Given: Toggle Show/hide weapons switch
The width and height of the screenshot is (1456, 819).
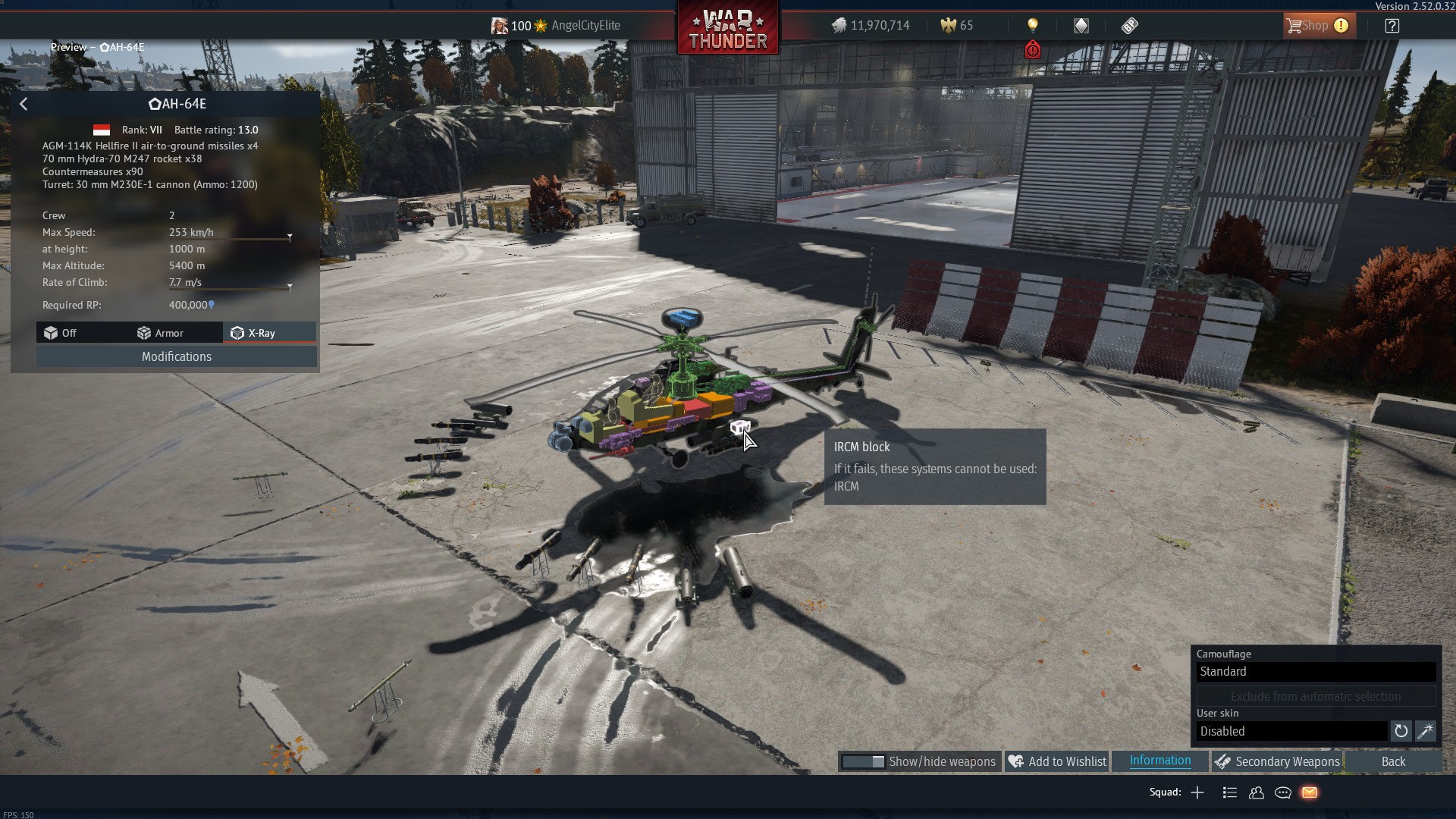Looking at the screenshot, I should pos(864,761).
